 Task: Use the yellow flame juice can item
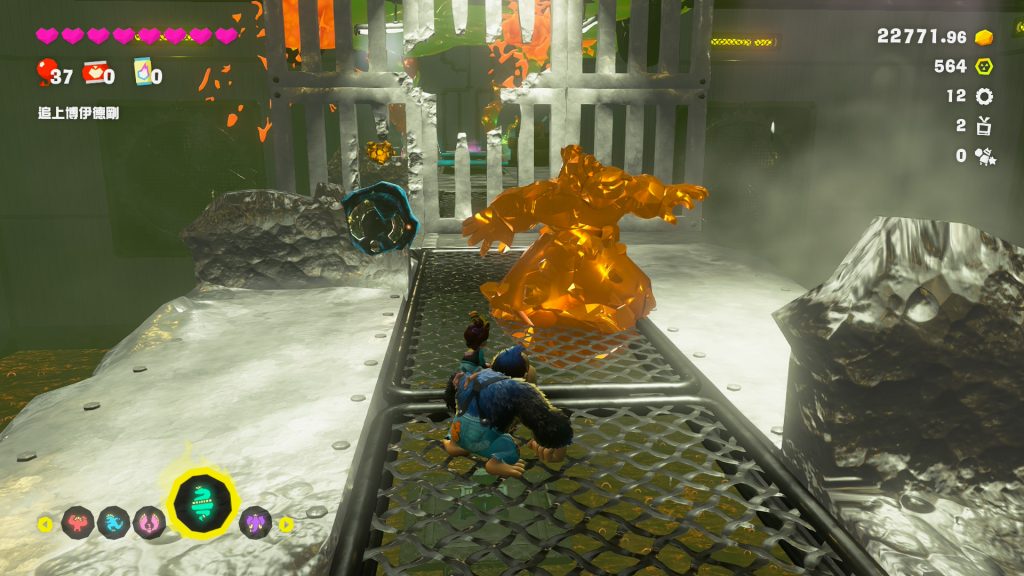coord(142,73)
